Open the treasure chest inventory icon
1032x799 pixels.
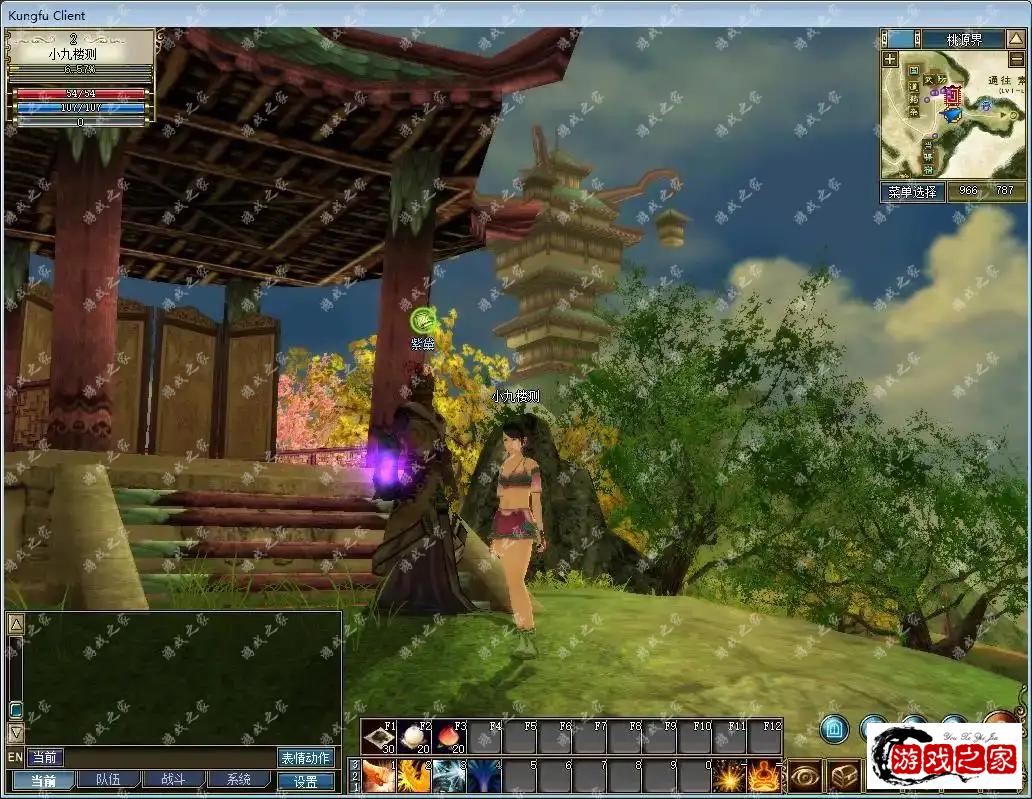pyautogui.click(x=844, y=776)
